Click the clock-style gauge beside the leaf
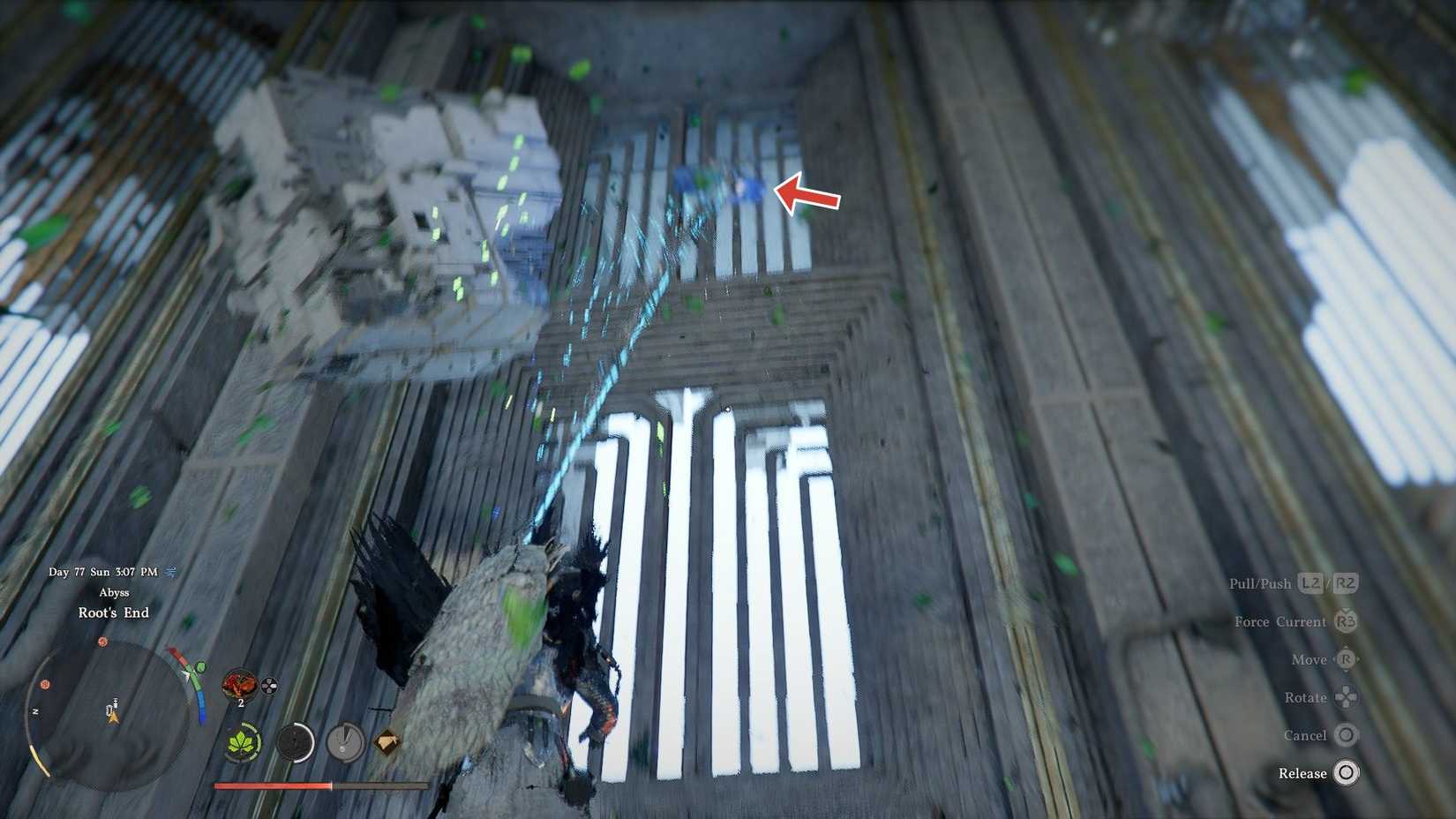1456x819 pixels. click(x=344, y=742)
